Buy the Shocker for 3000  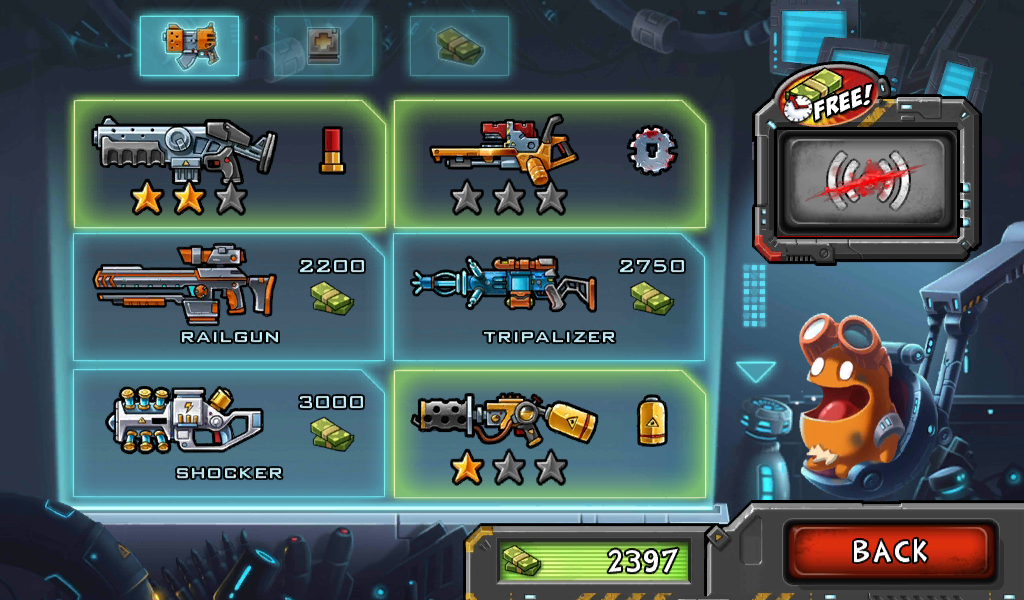click(x=229, y=433)
